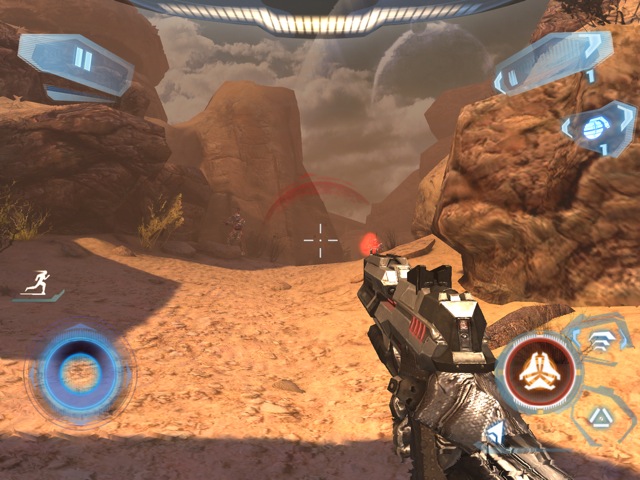
Task: Tap the weapon ammo panel to switch weapon
Action: [551, 62]
